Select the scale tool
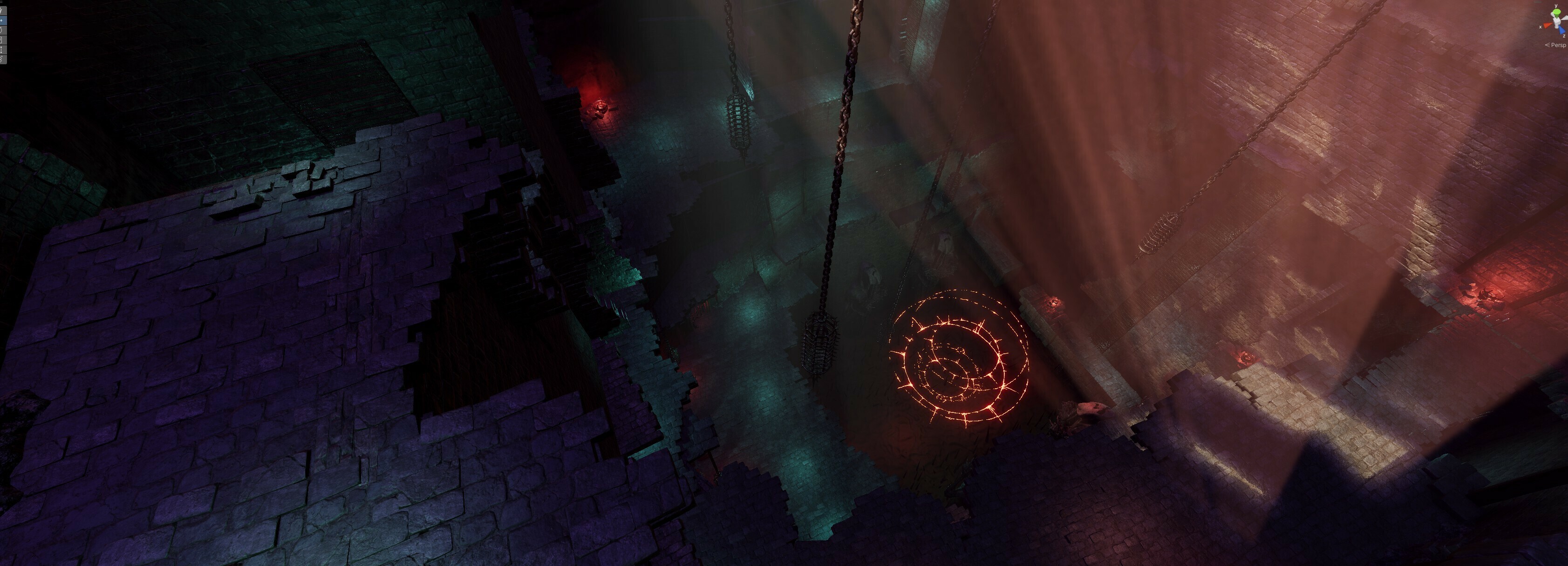Screen dimensions: 1568x566 click(x=2, y=40)
